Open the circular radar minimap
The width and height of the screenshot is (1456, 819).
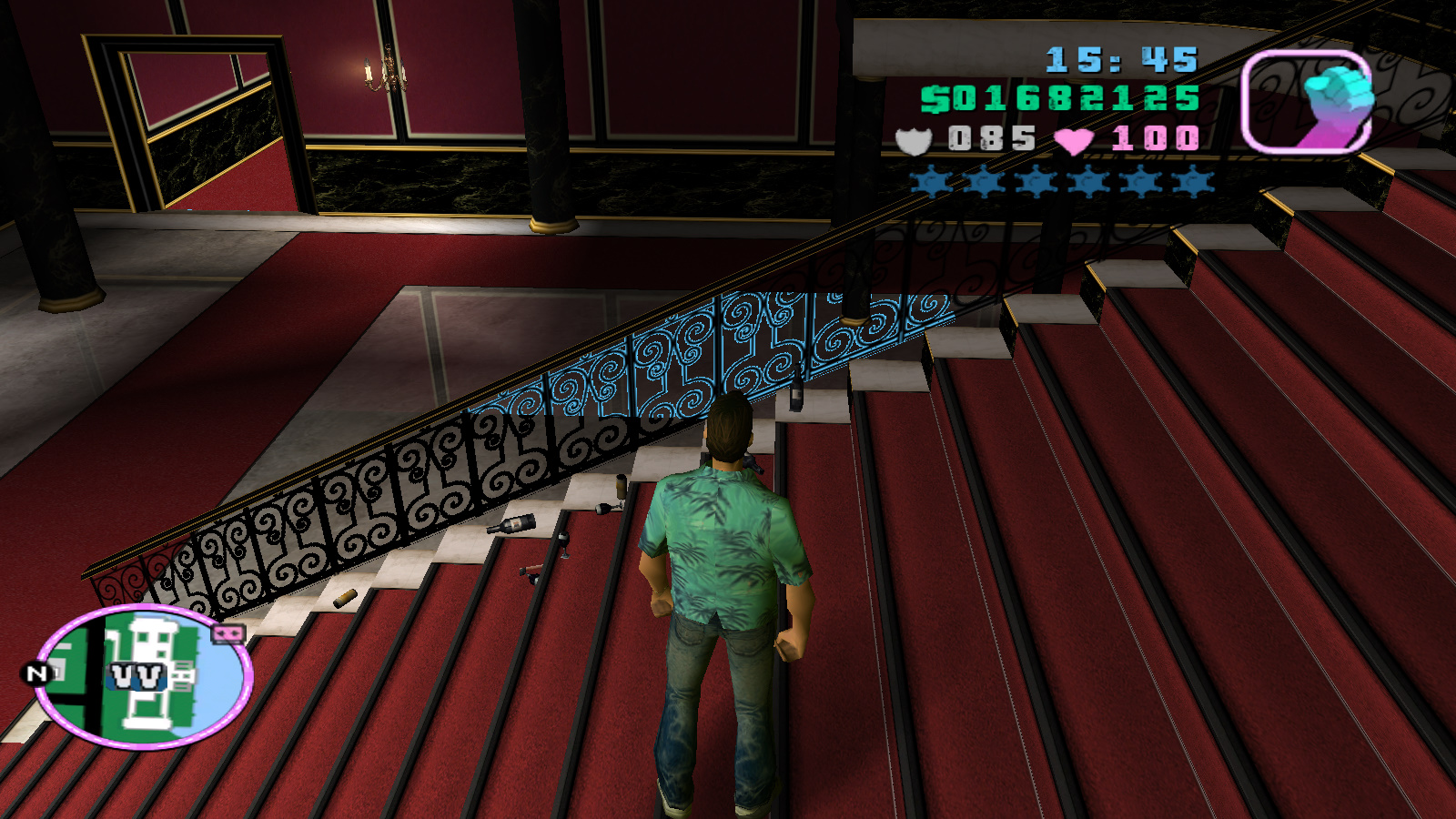tap(144, 675)
